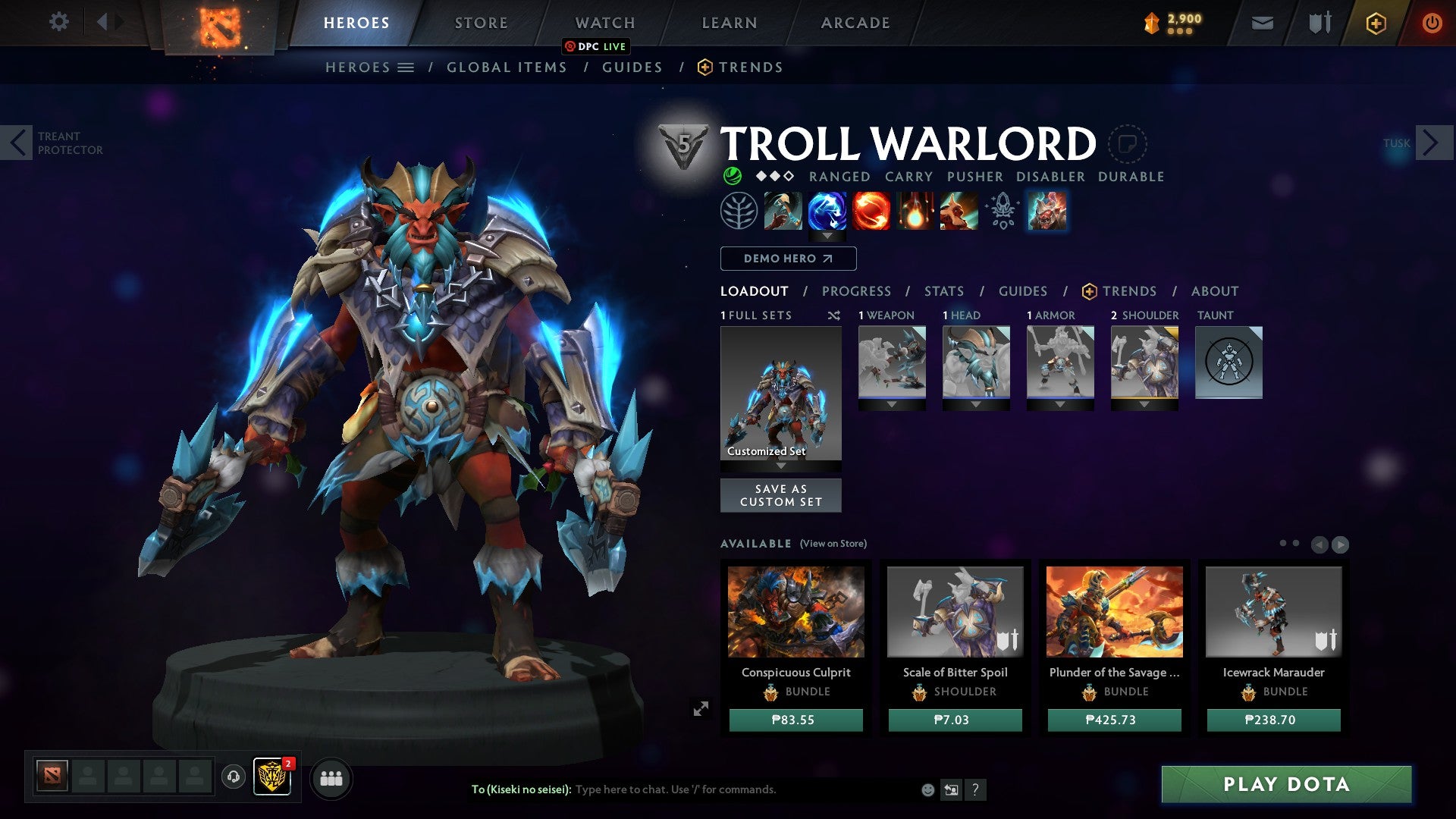
Task: Open the ARCADE menu item
Action: point(855,22)
